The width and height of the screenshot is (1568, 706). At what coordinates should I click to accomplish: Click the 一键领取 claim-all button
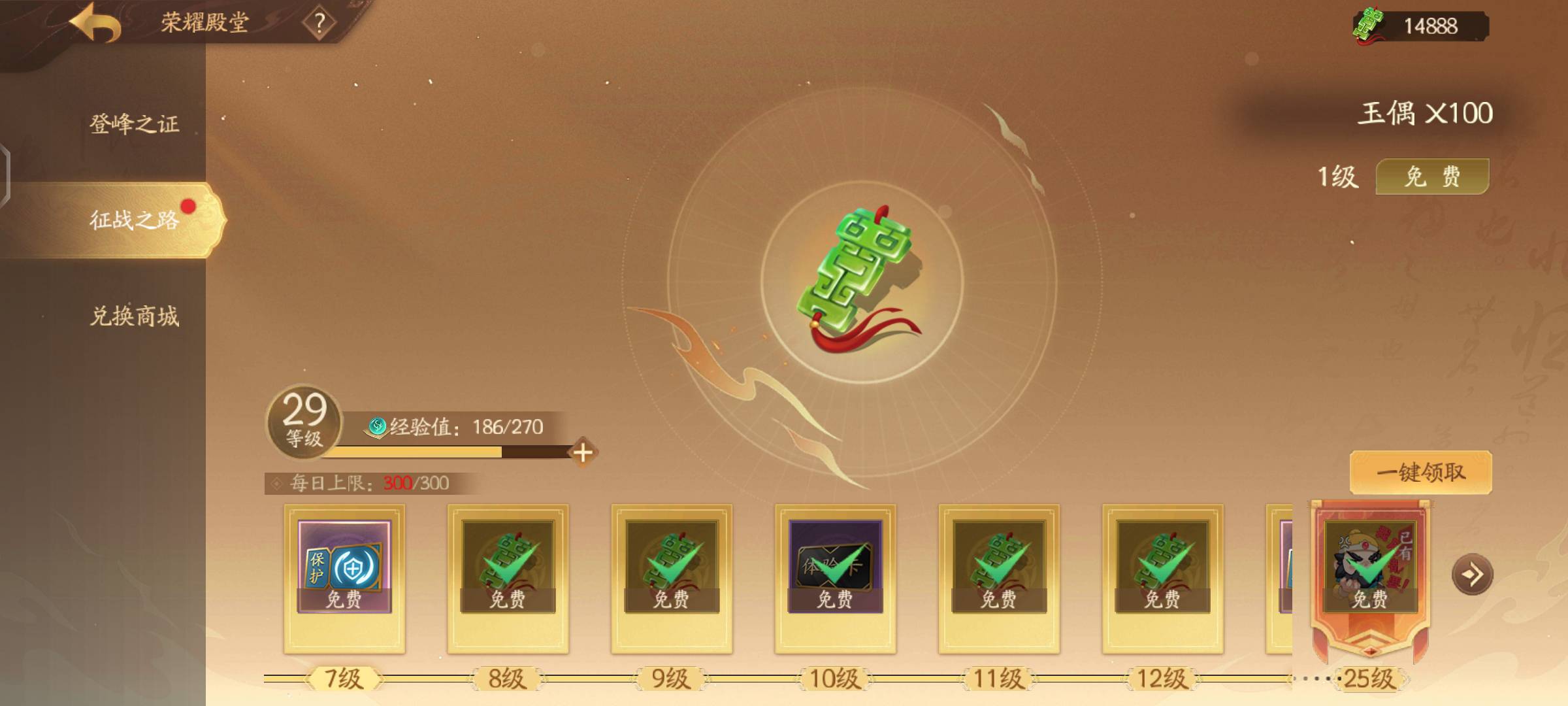coord(1420,472)
